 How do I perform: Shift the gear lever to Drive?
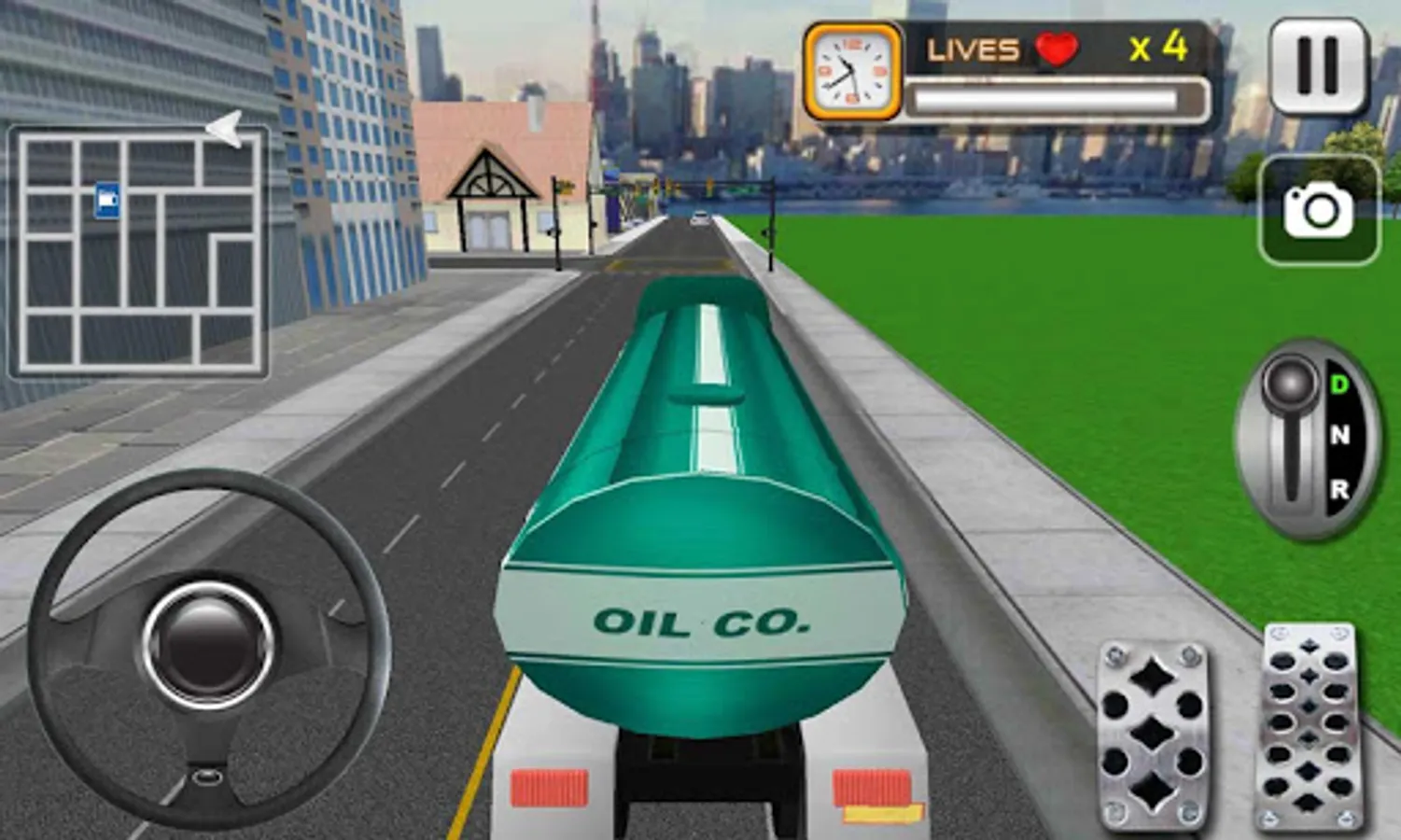tap(1340, 383)
